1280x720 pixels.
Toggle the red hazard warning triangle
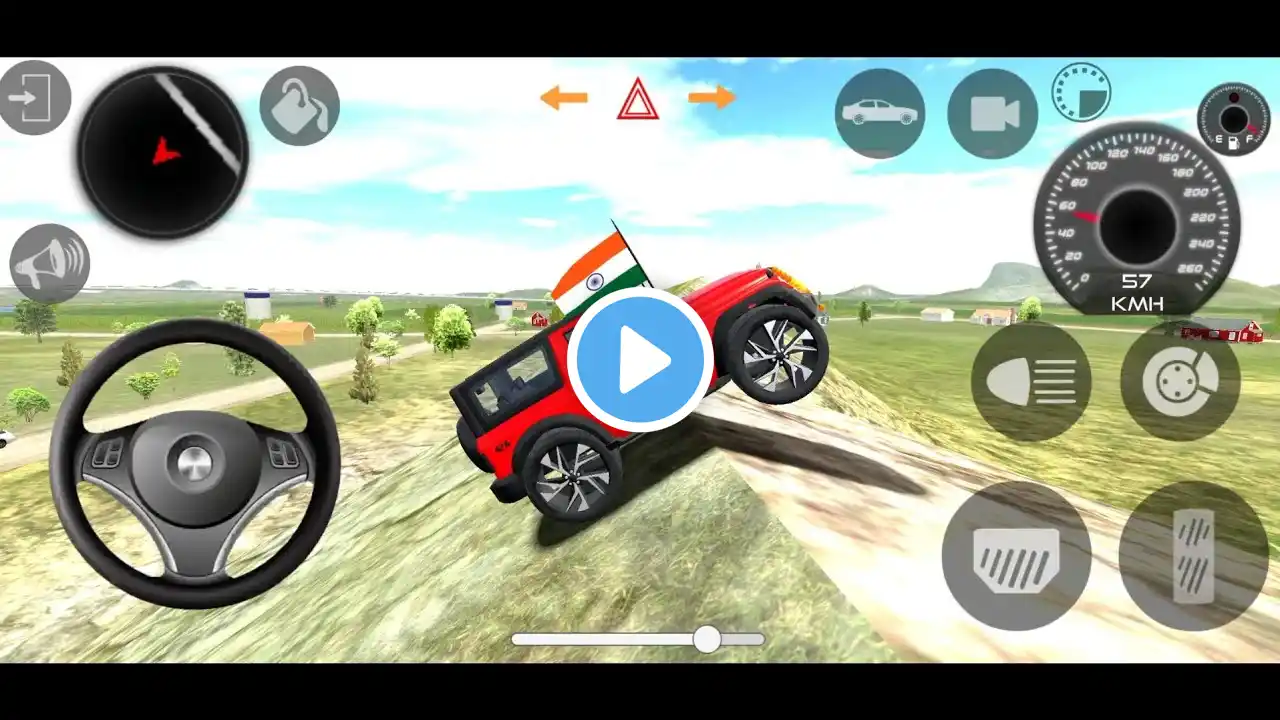[637, 99]
